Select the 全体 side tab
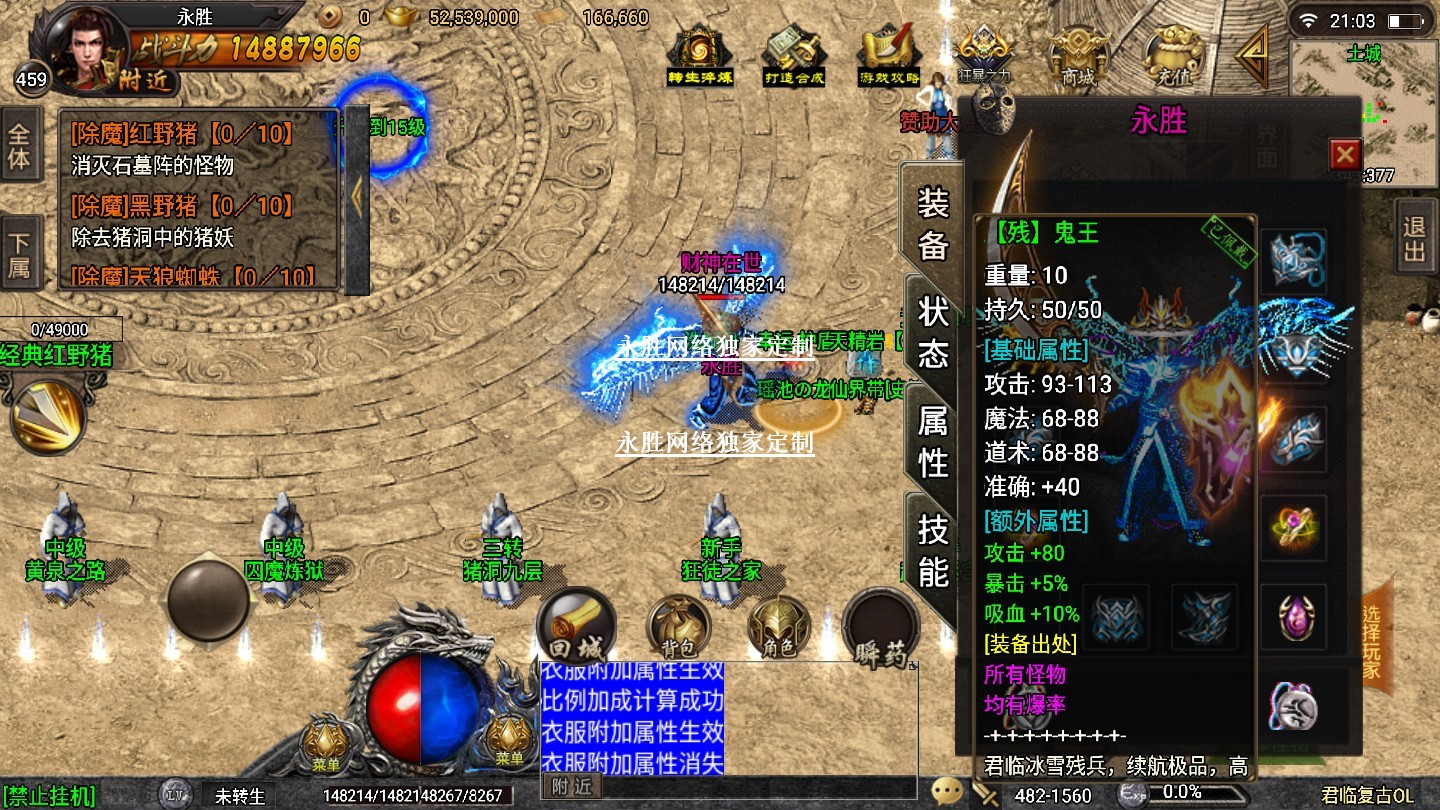 click(20, 146)
